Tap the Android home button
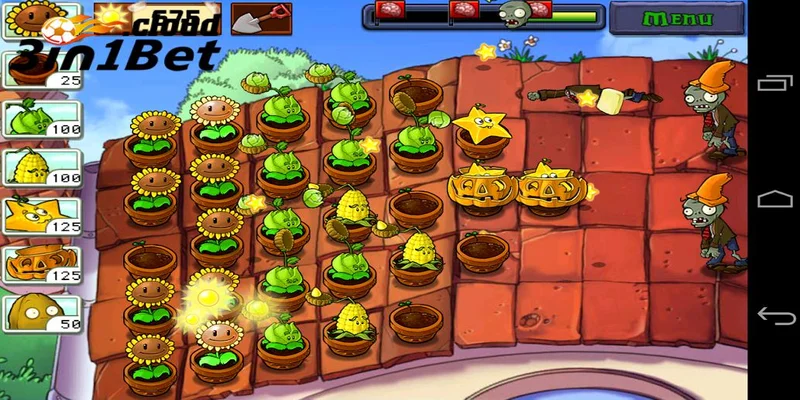This screenshot has height=400, width=800. [775, 199]
